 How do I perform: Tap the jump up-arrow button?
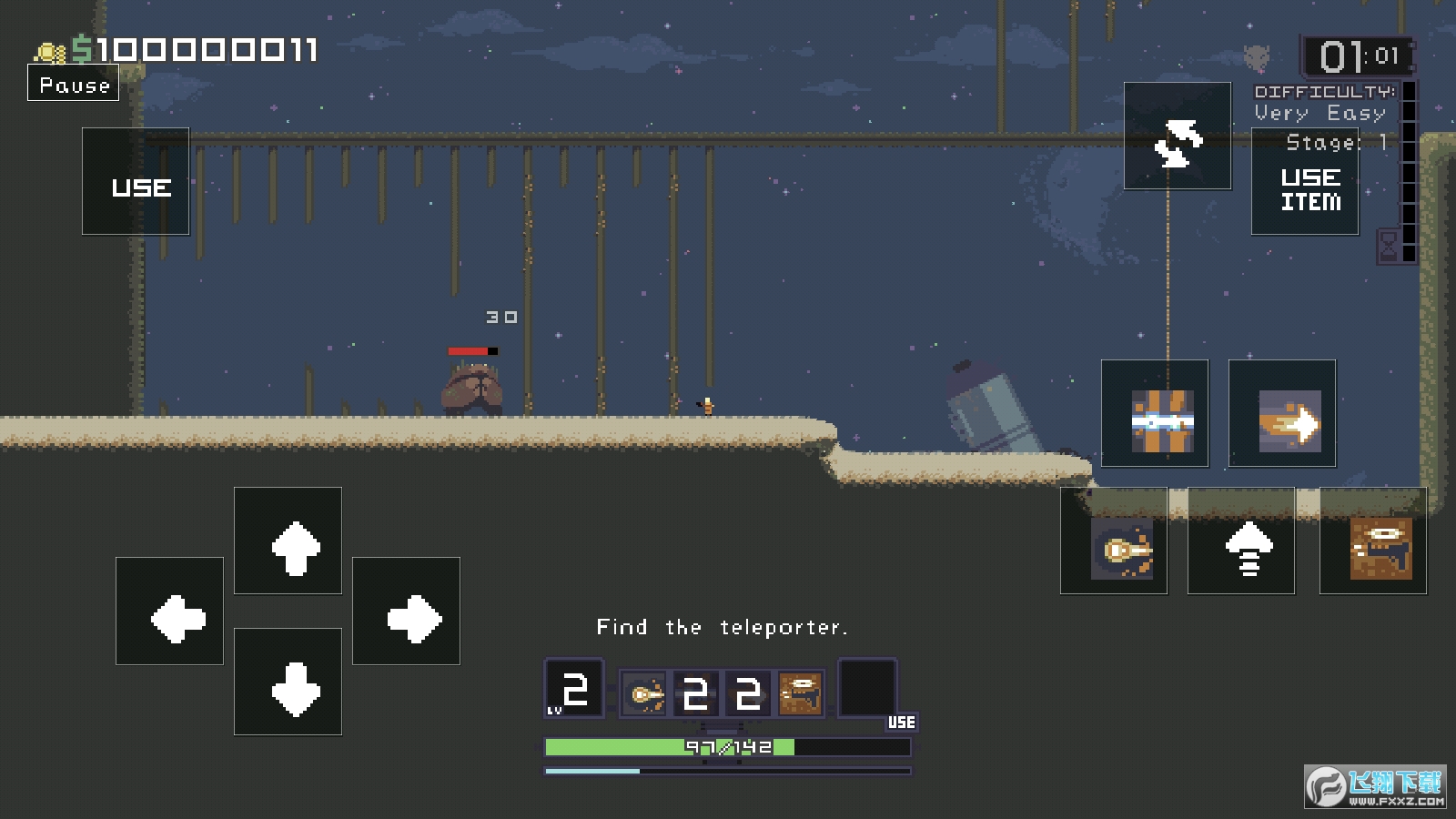click(1241, 541)
